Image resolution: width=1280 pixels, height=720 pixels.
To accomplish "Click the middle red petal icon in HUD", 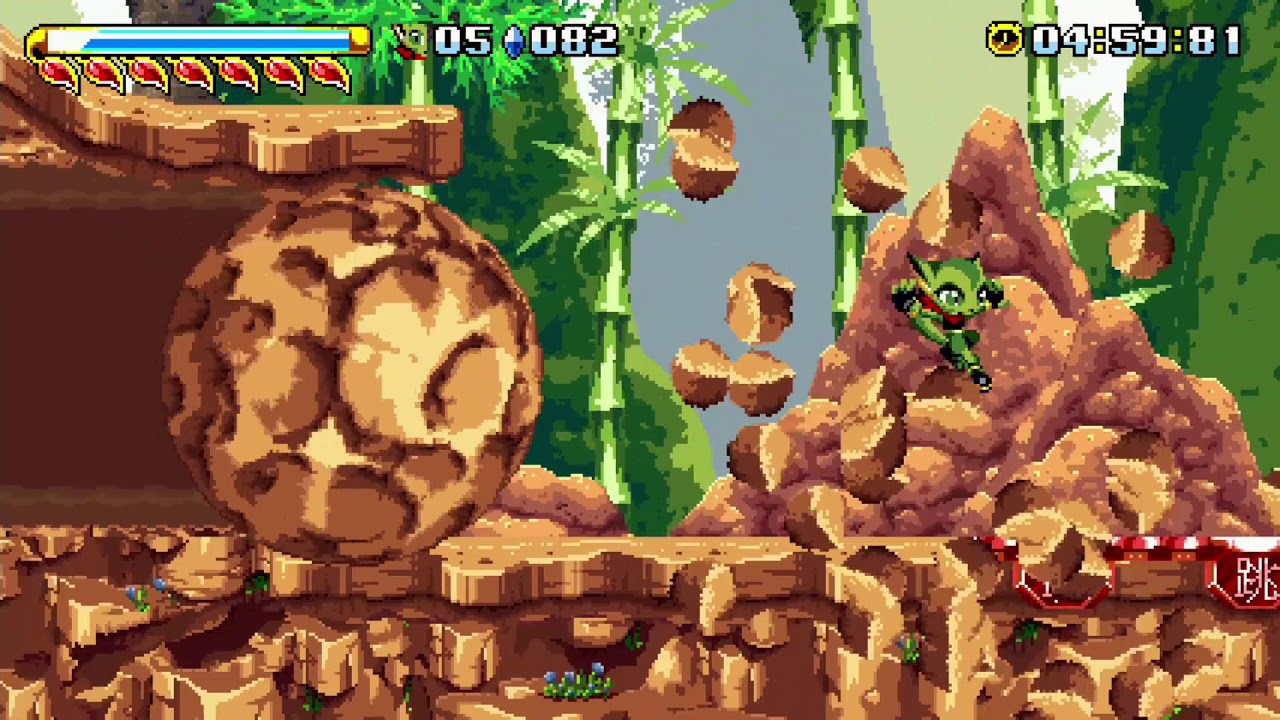I will pyautogui.click(x=195, y=72).
